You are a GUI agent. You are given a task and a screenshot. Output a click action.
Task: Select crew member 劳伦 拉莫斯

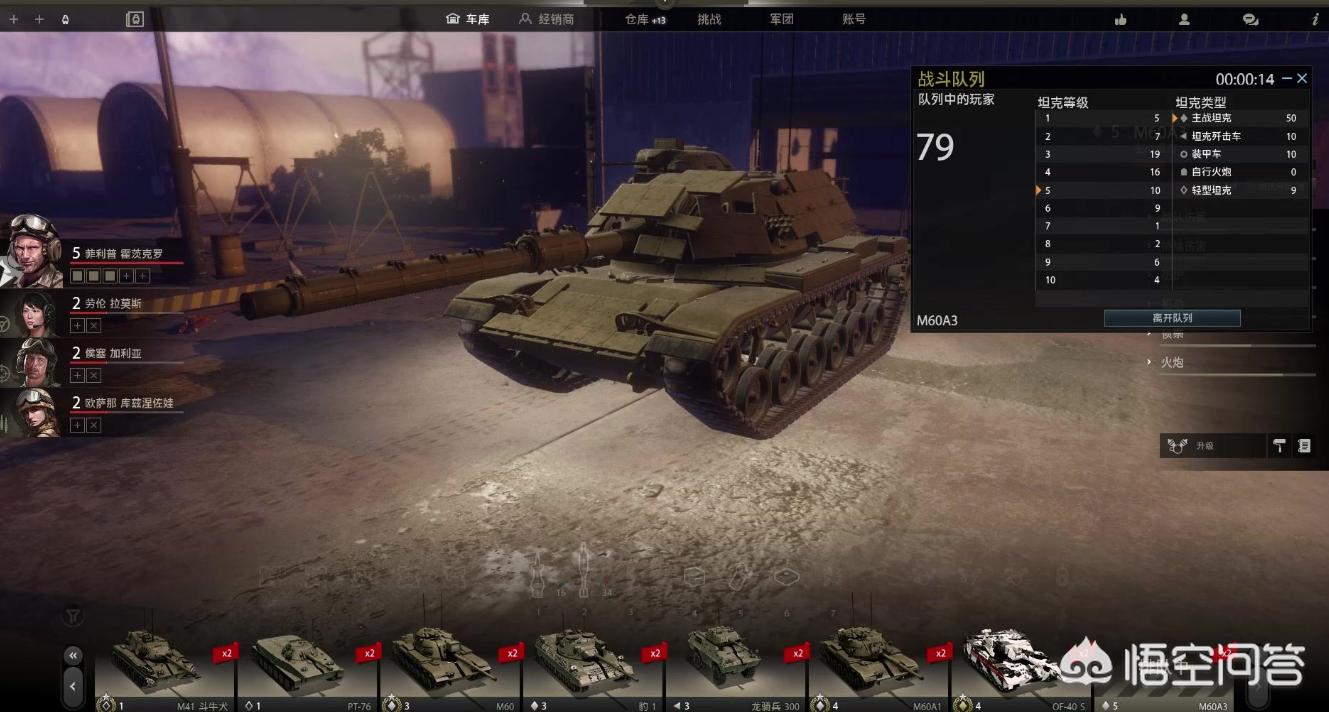[33, 313]
